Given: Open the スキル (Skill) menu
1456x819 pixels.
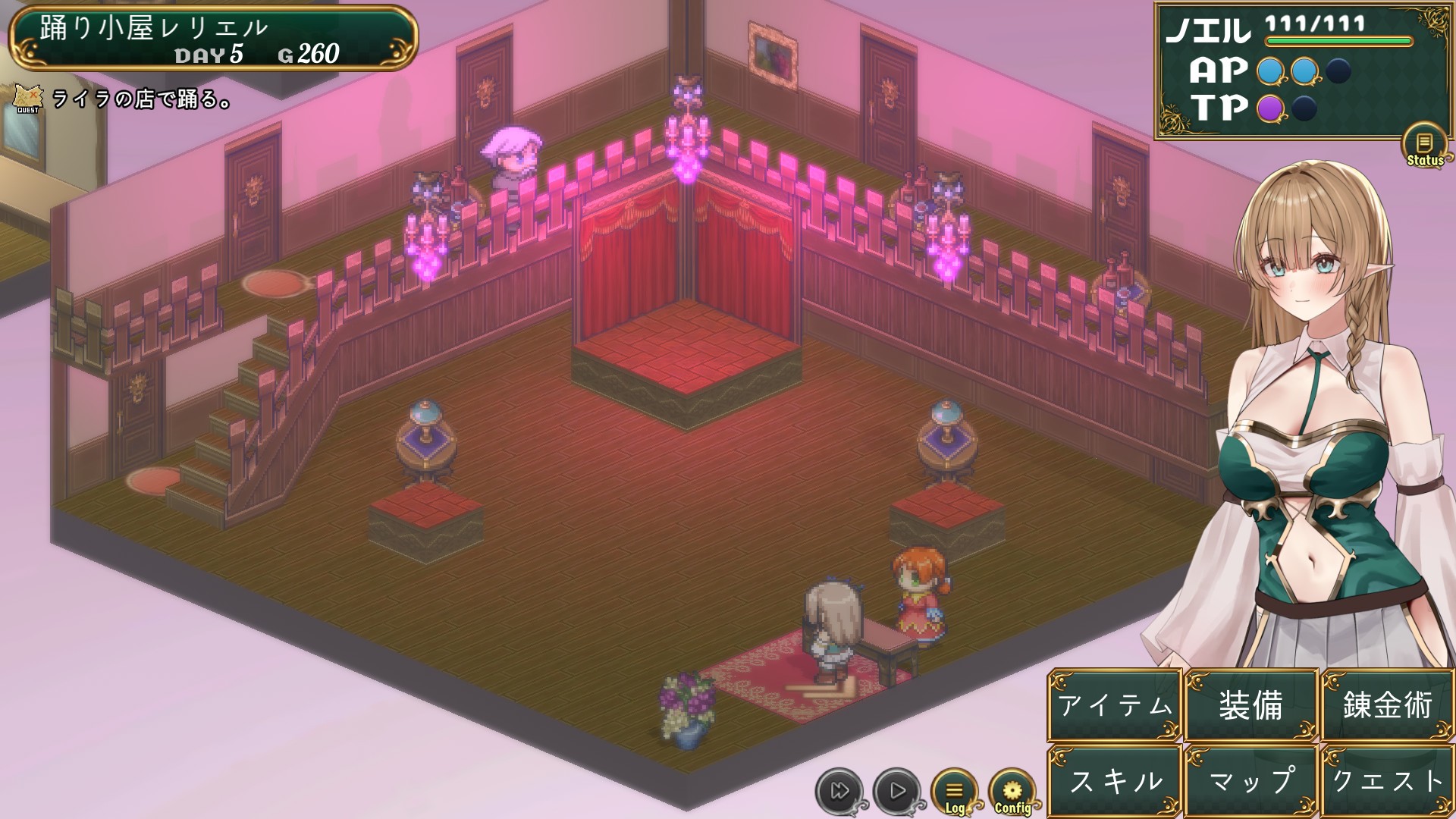Looking at the screenshot, I should (x=1115, y=781).
